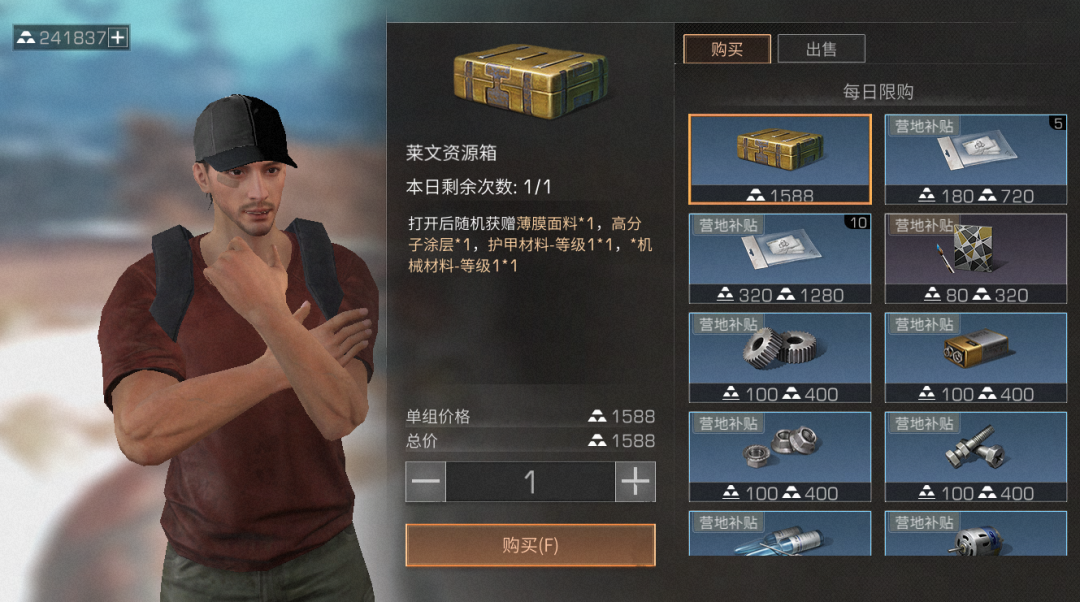Decrease purchase quantity with minus button
Viewport: 1080px width, 602px height.
[426, 482]
